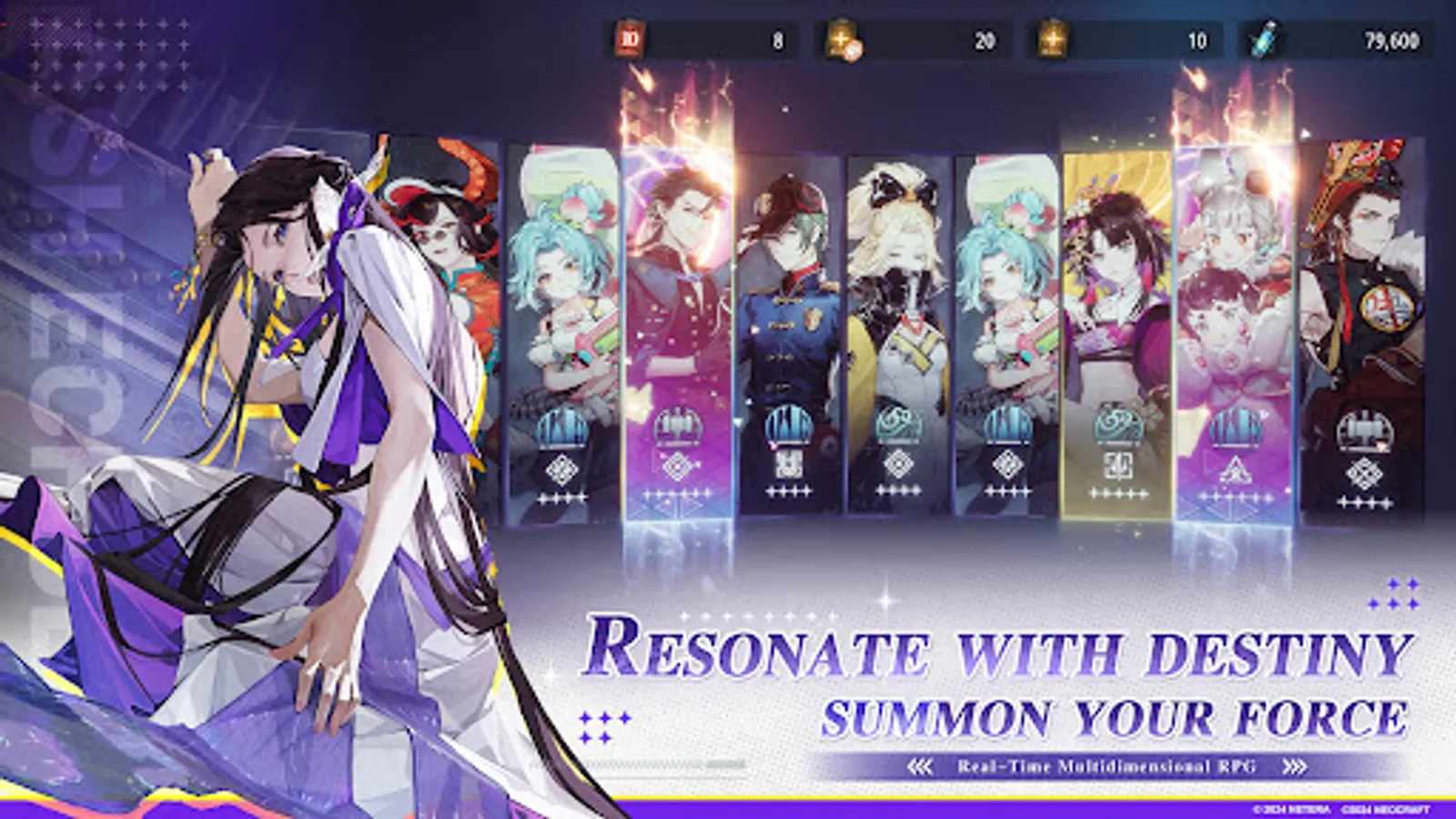Open the Real-Time Multidimensional RPG banner

pos(1108,764)
